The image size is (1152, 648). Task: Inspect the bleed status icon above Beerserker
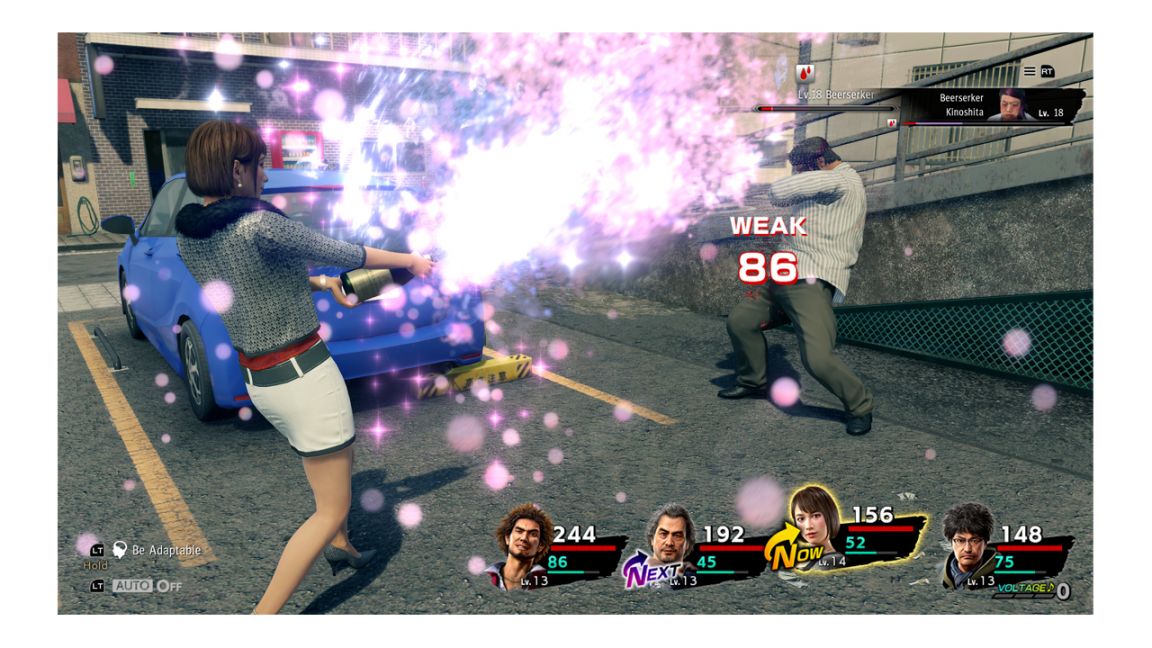pyautogui.click(x=805, y=72)
